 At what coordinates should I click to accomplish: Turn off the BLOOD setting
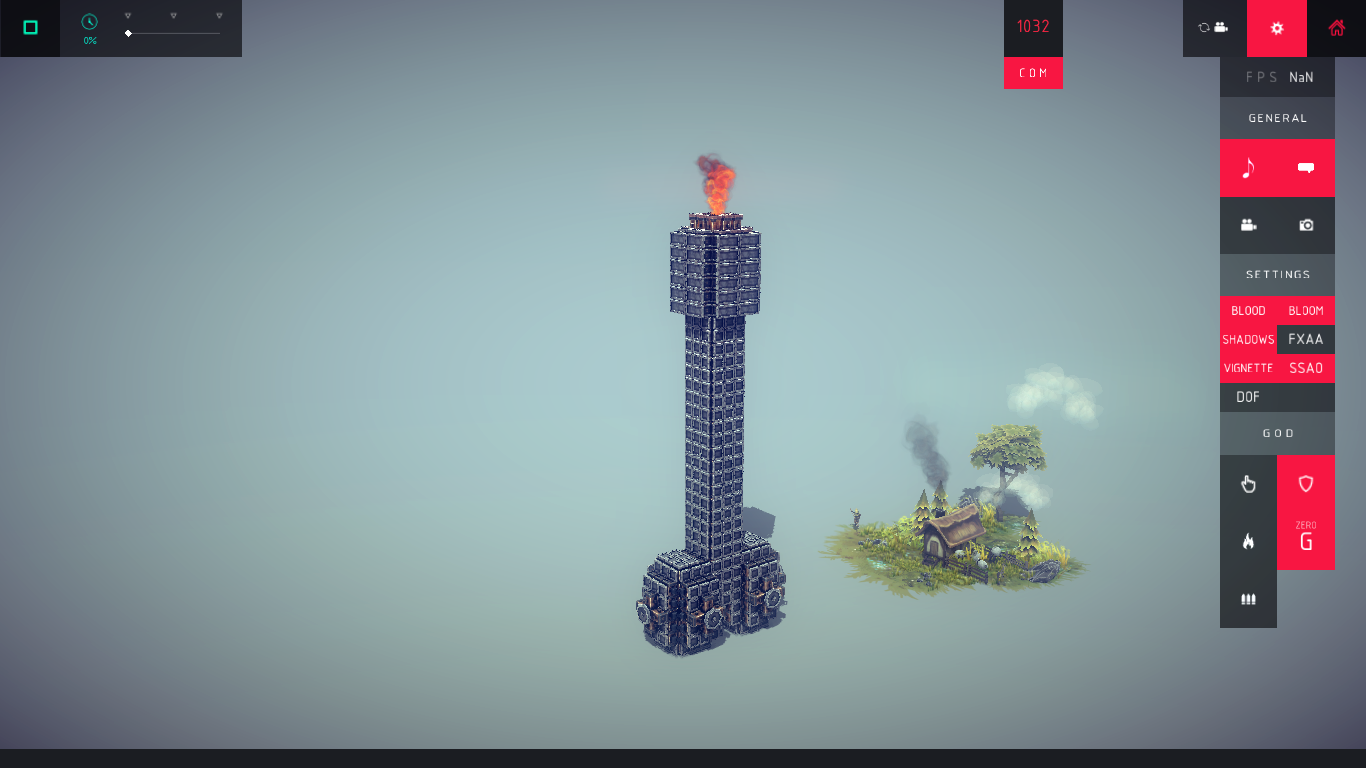1248,311
